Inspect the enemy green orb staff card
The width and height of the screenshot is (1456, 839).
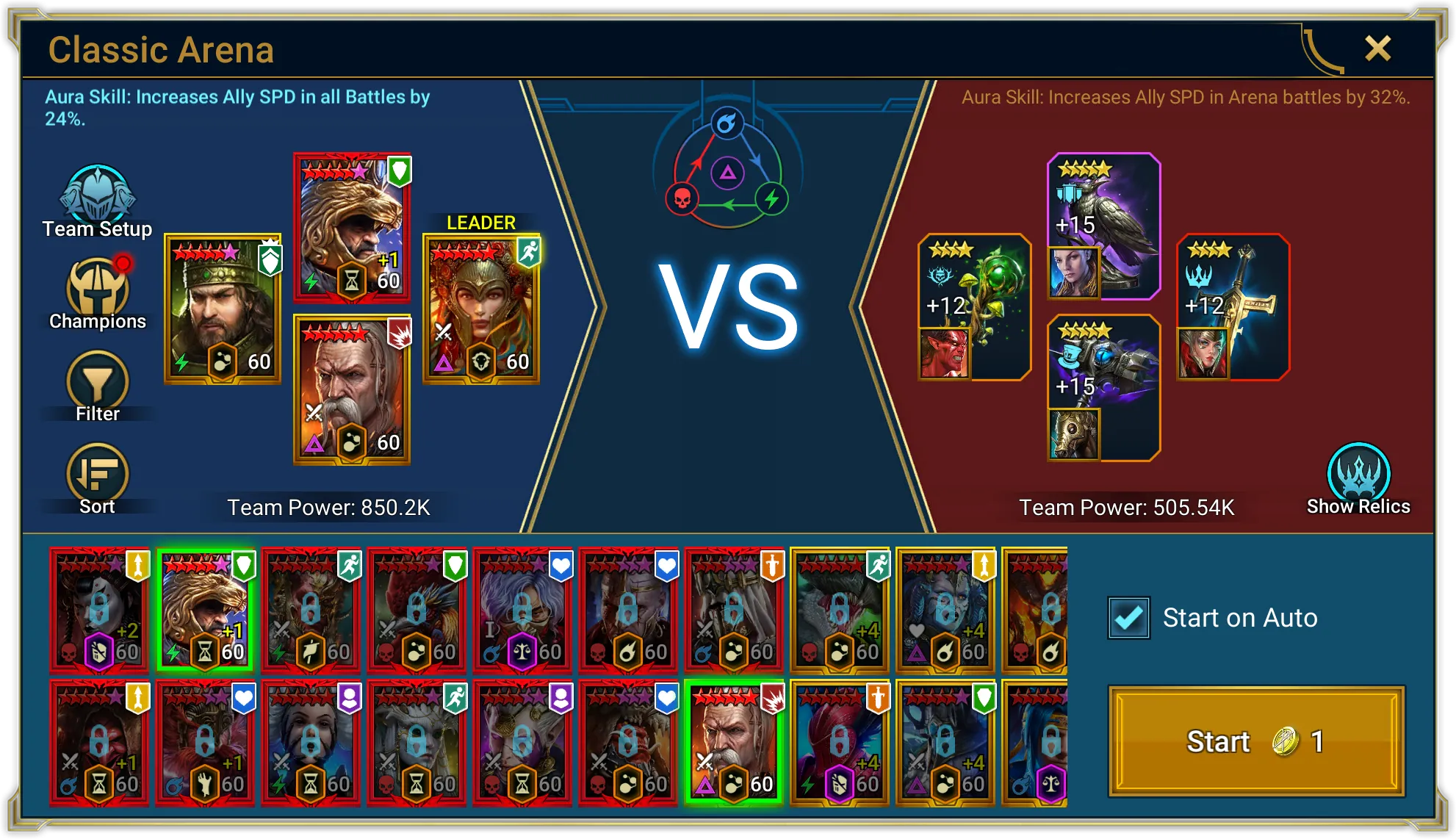pyautogui.click(x=974, y=307)
